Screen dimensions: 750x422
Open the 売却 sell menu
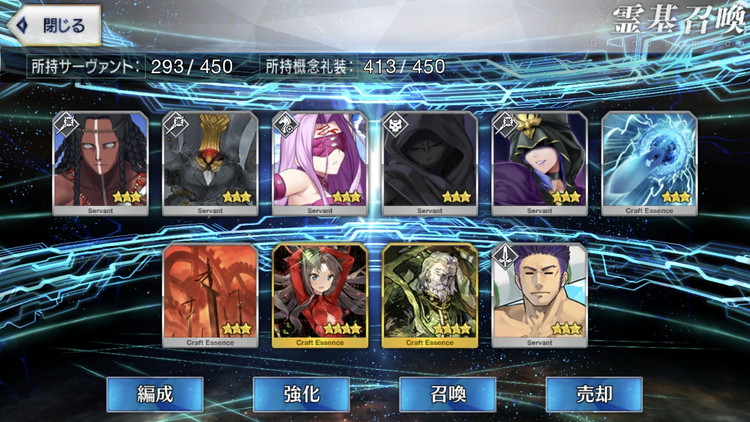594,393
